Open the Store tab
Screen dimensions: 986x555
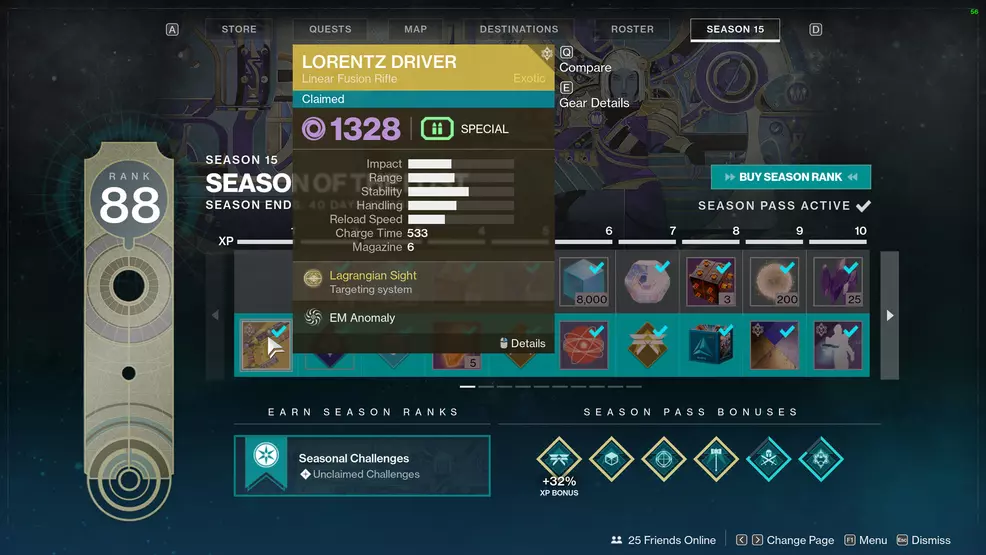pyautogui.click(x=239, y=30)
